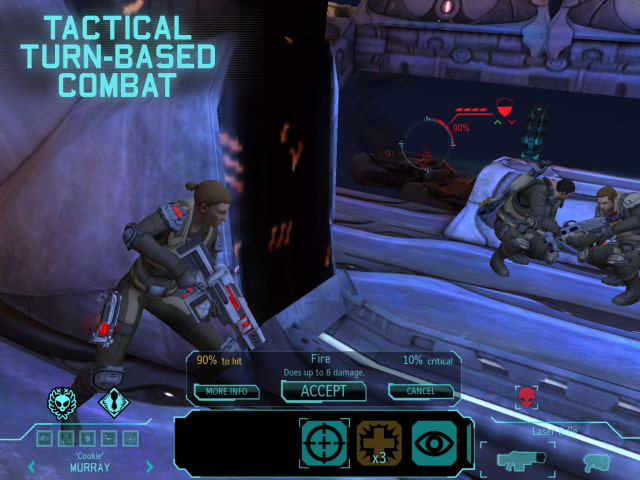This screenshot has width=640, height=480.
Task: Choose the Laser Rifle weapon
Action: [x=519, y=459]
